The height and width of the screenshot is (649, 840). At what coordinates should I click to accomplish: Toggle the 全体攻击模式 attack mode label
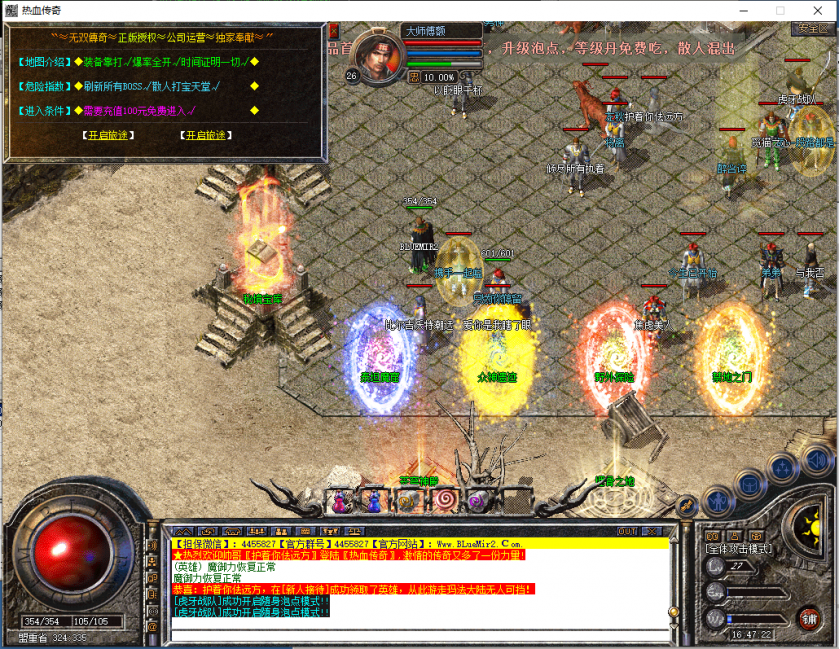740,549
